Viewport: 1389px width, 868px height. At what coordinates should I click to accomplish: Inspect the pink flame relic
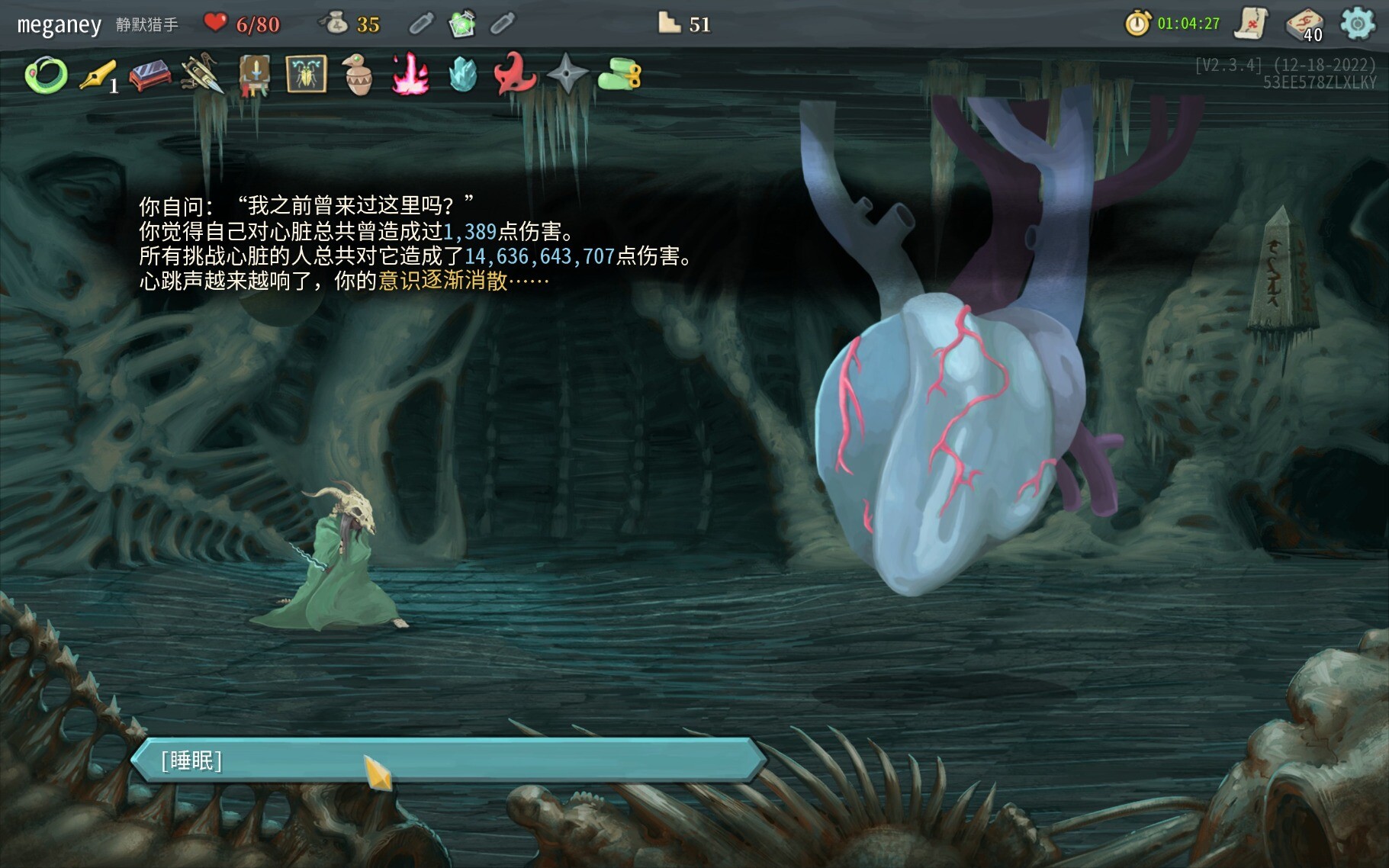coord(410,76)
